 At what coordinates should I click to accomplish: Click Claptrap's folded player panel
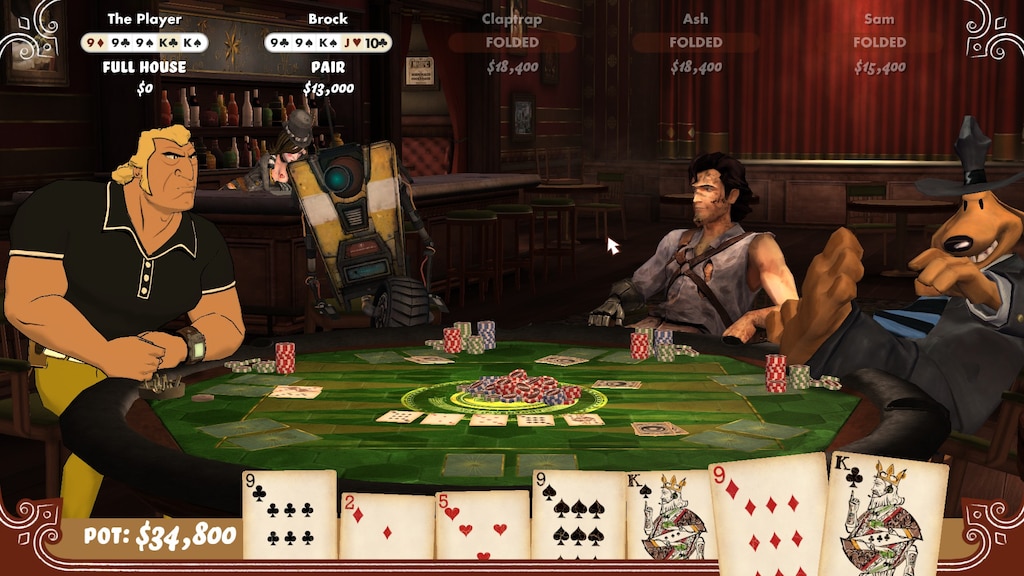pos(512,44)
